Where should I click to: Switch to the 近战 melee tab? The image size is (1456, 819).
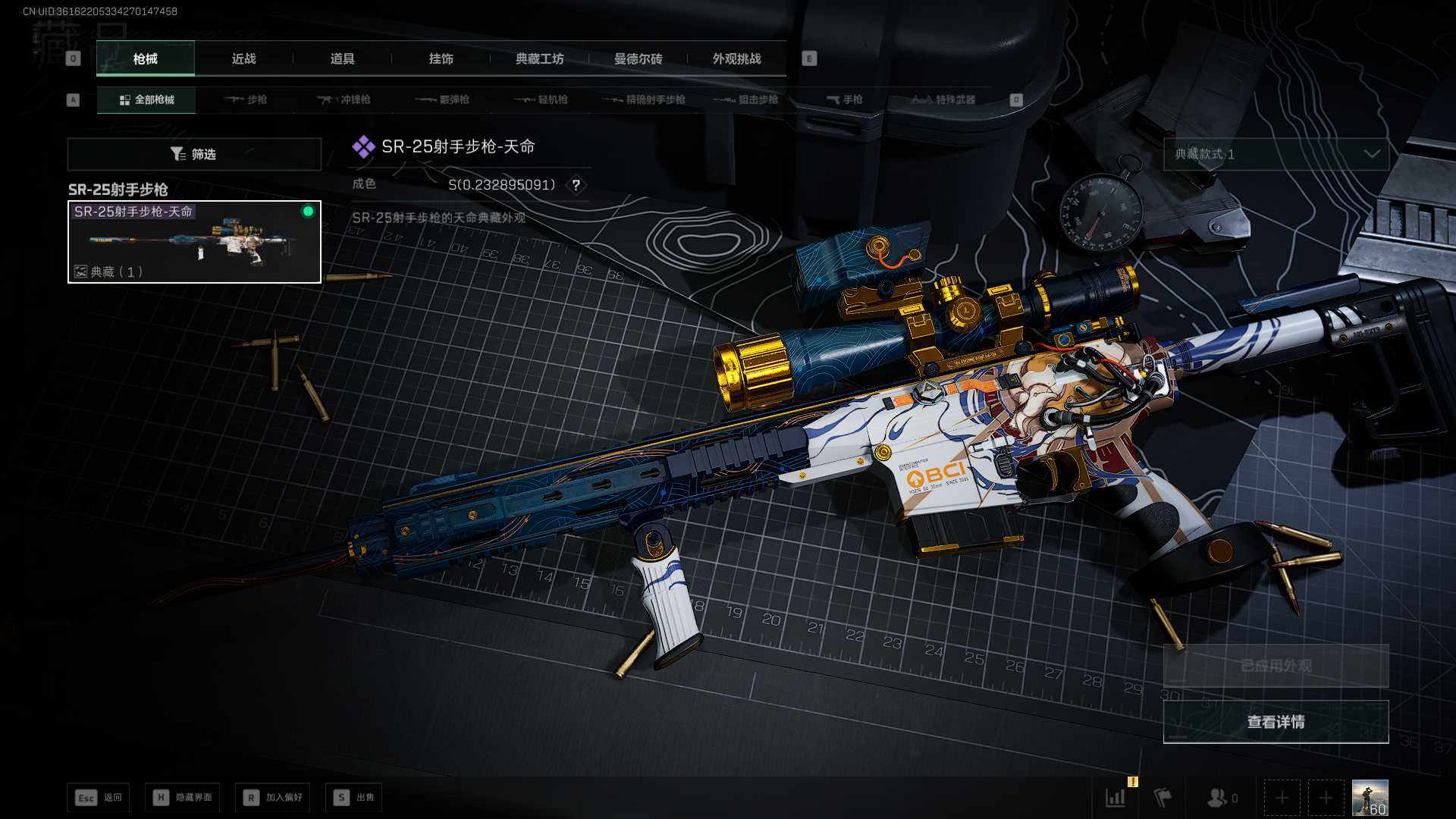pyautogui.click(x=243, y=58)
